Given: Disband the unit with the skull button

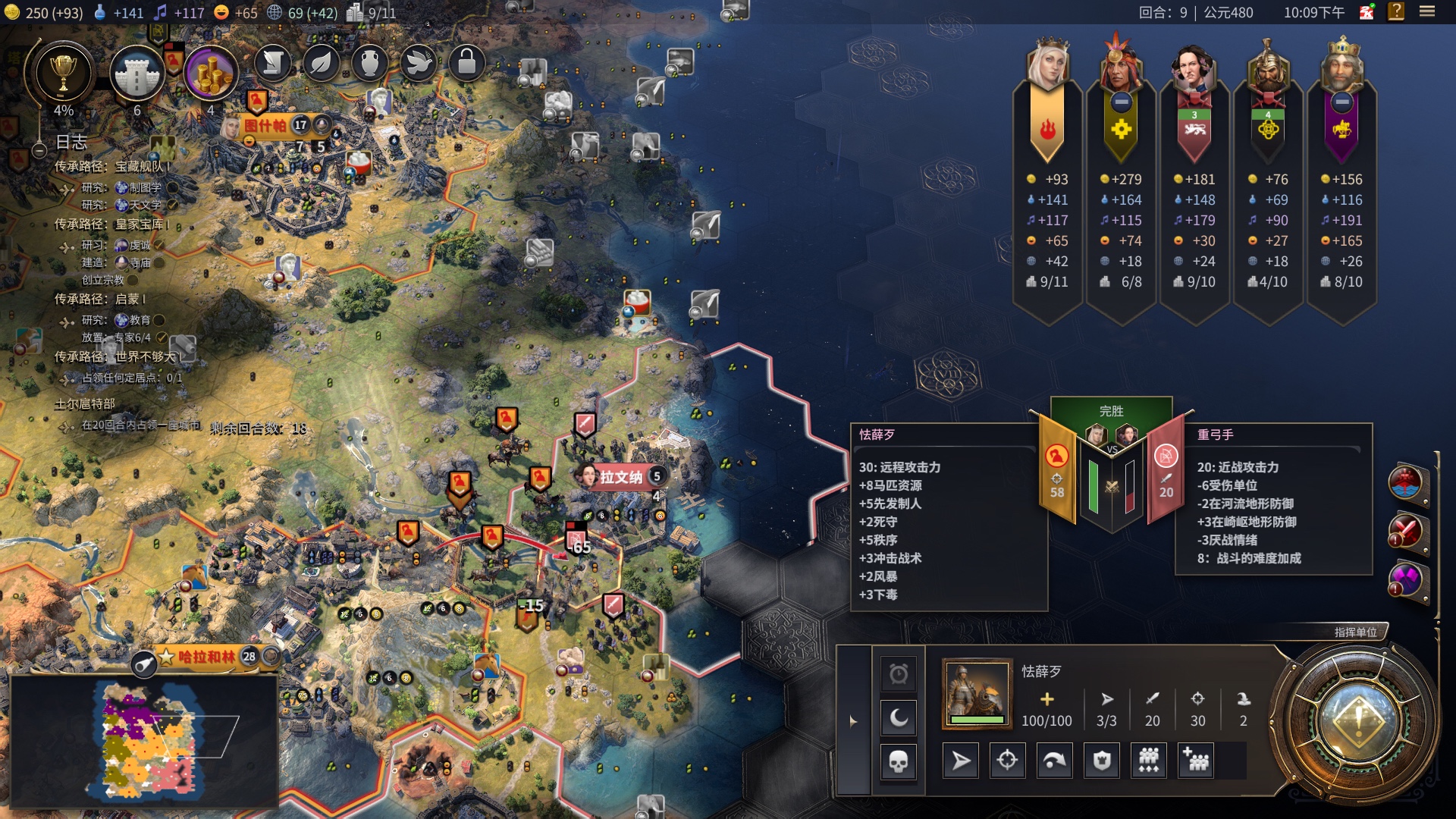Looking at the screenshot, I should tap(899, 761).
